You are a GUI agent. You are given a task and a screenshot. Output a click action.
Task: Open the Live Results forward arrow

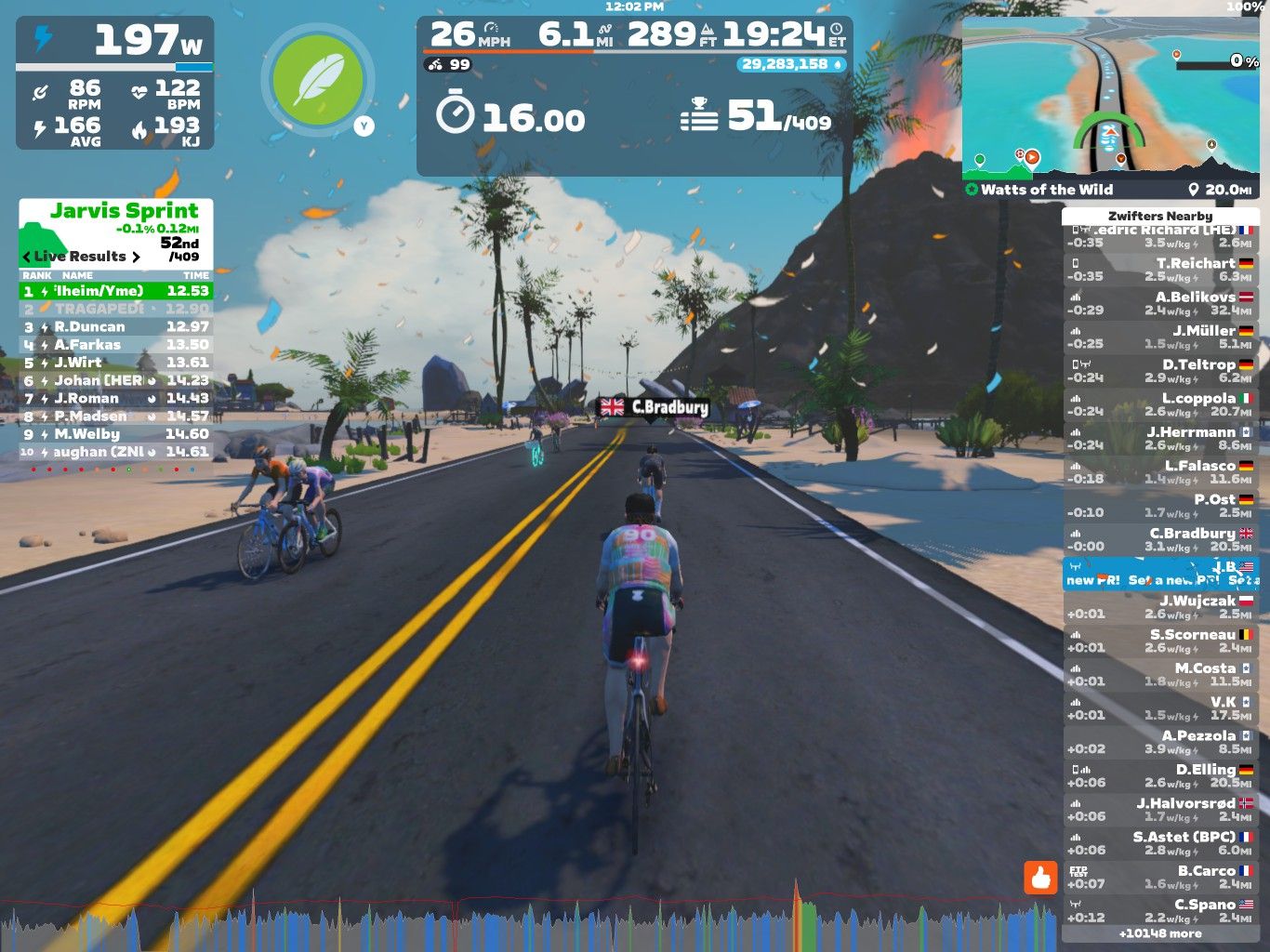(135, 257)
